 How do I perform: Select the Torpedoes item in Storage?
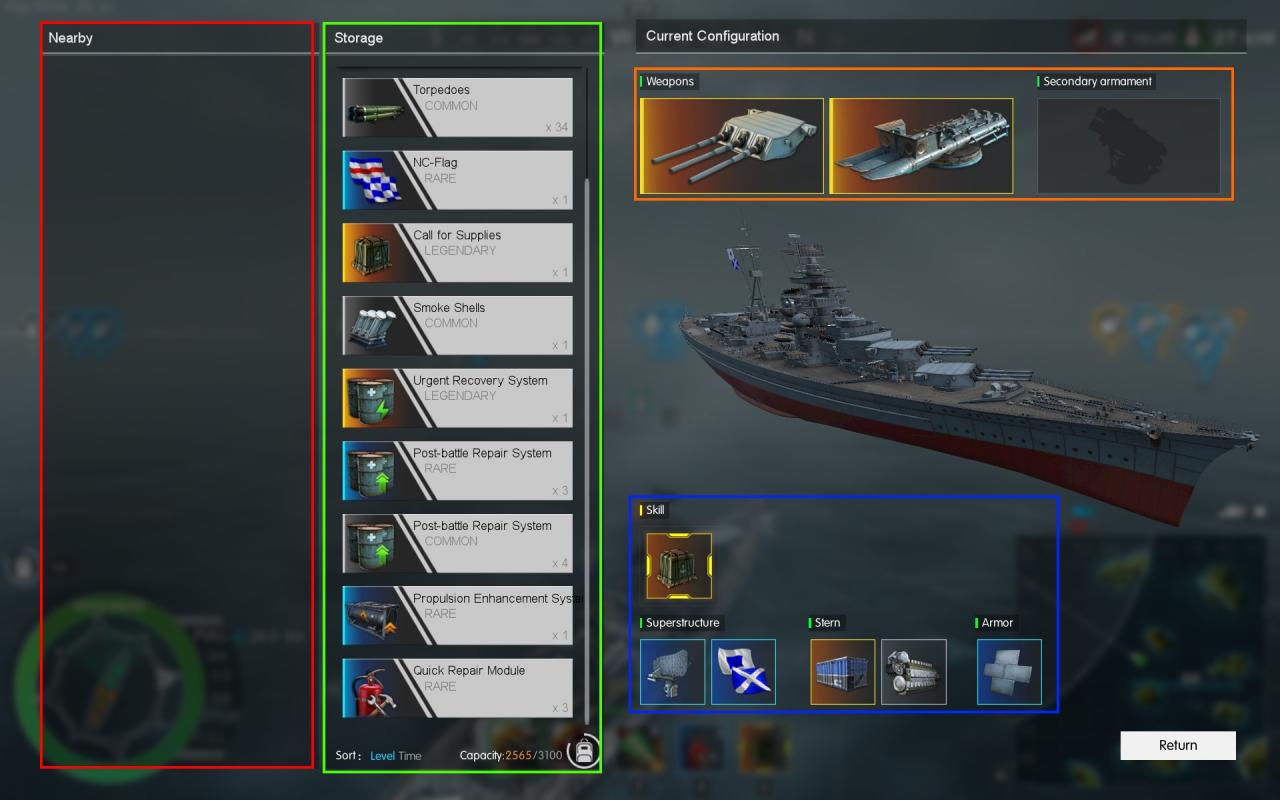(x=458, y=107)
